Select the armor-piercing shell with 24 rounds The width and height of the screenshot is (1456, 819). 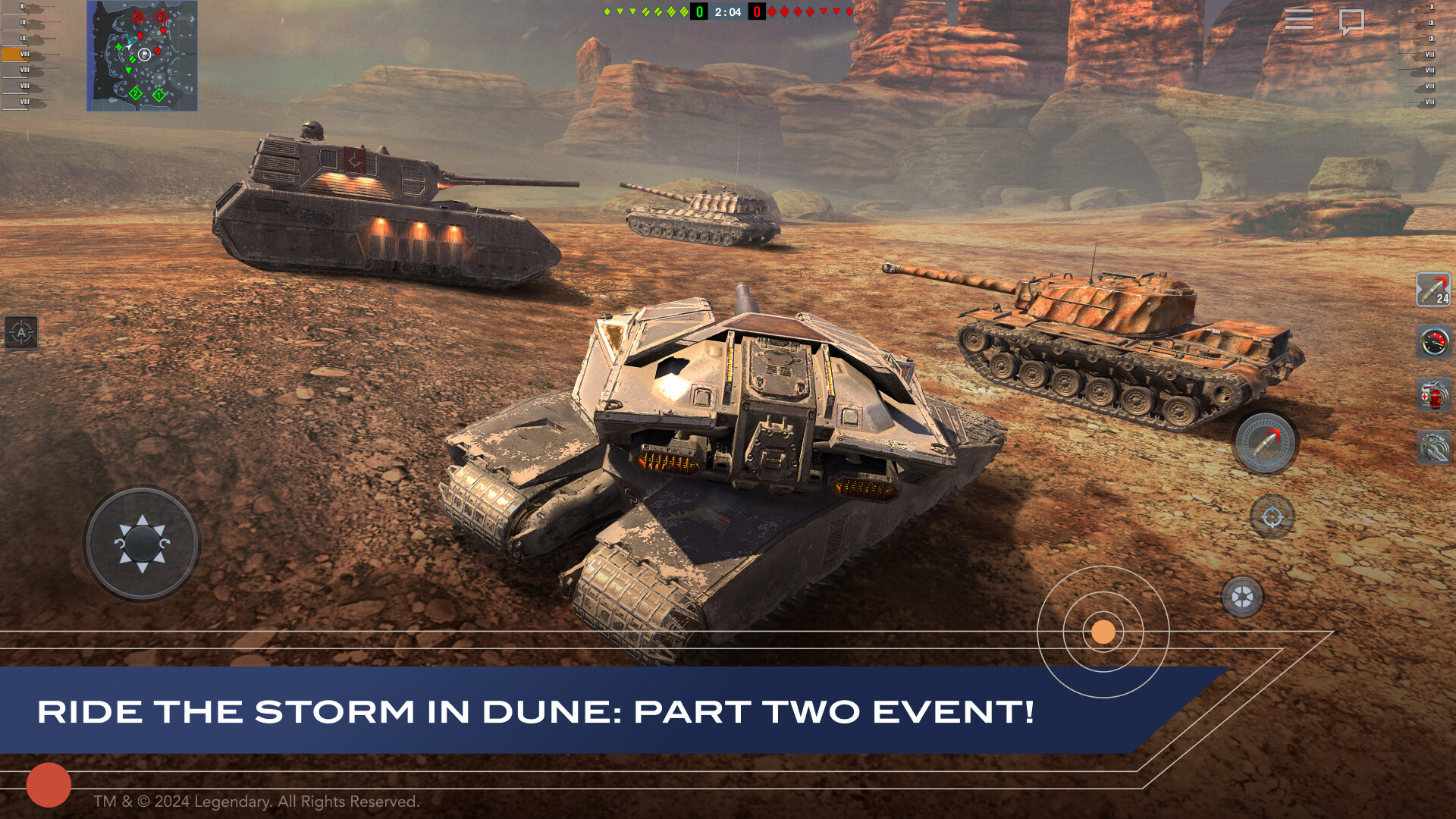click(1432, 290)
